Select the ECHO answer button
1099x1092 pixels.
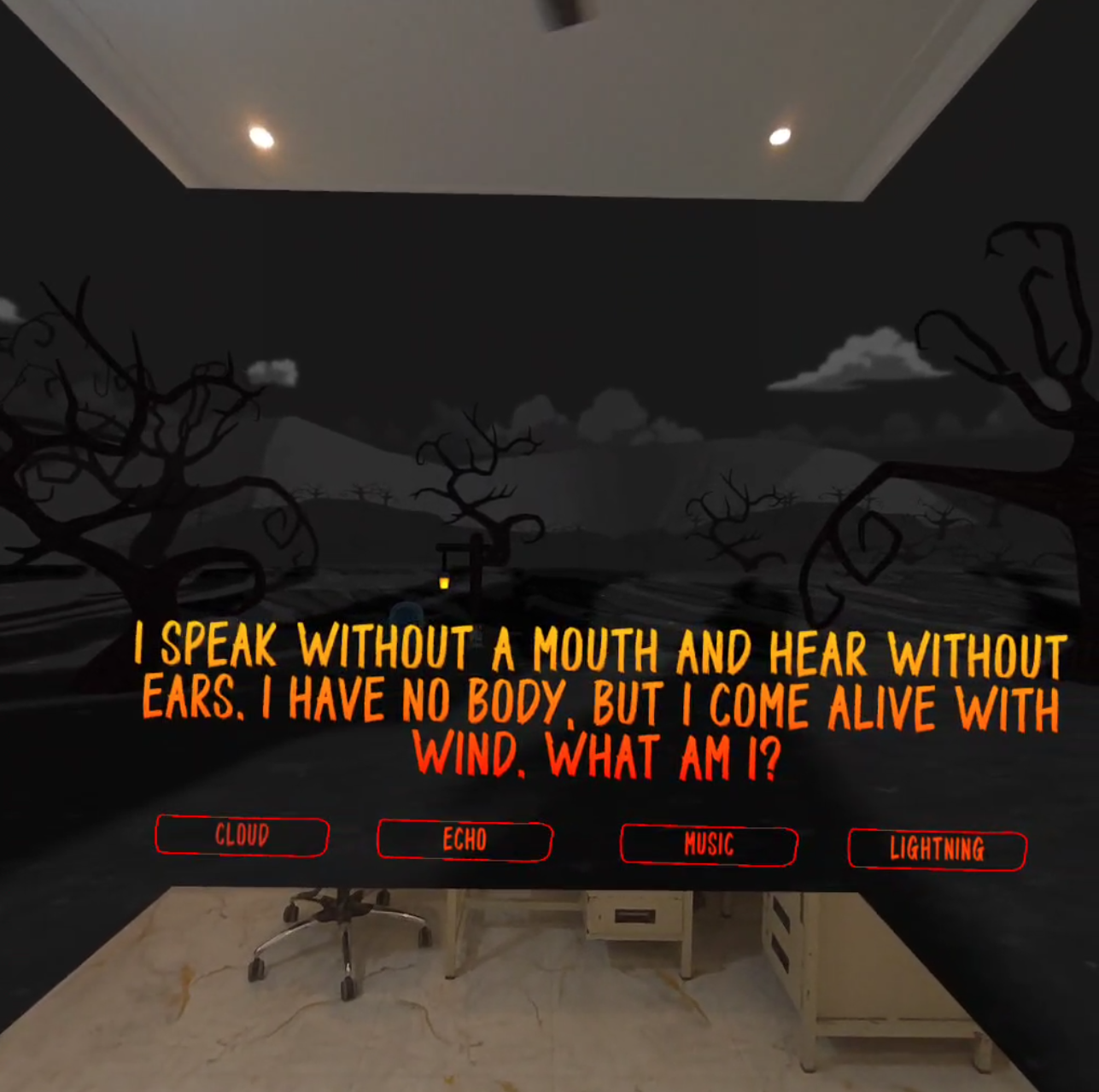click(464, 840)
